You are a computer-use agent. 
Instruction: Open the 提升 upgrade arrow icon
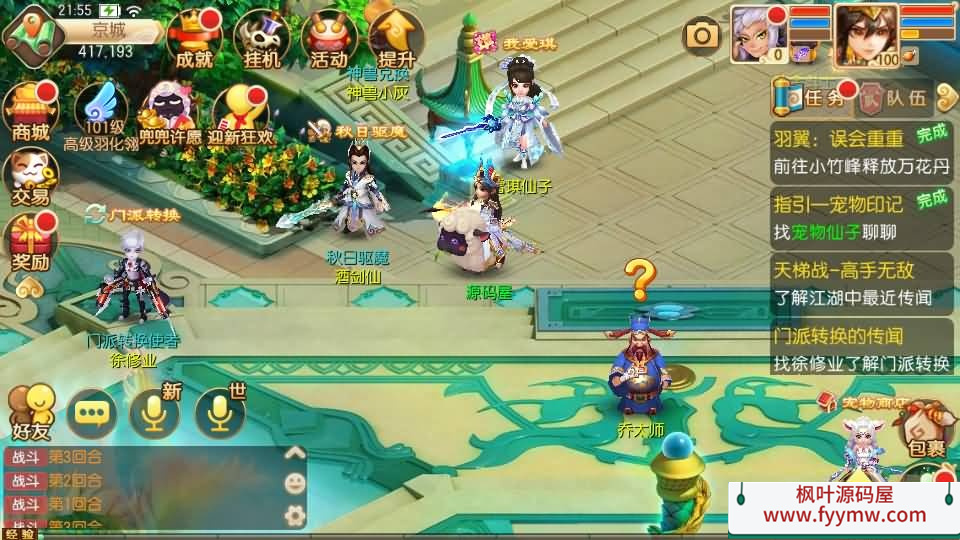pos(396,40)
